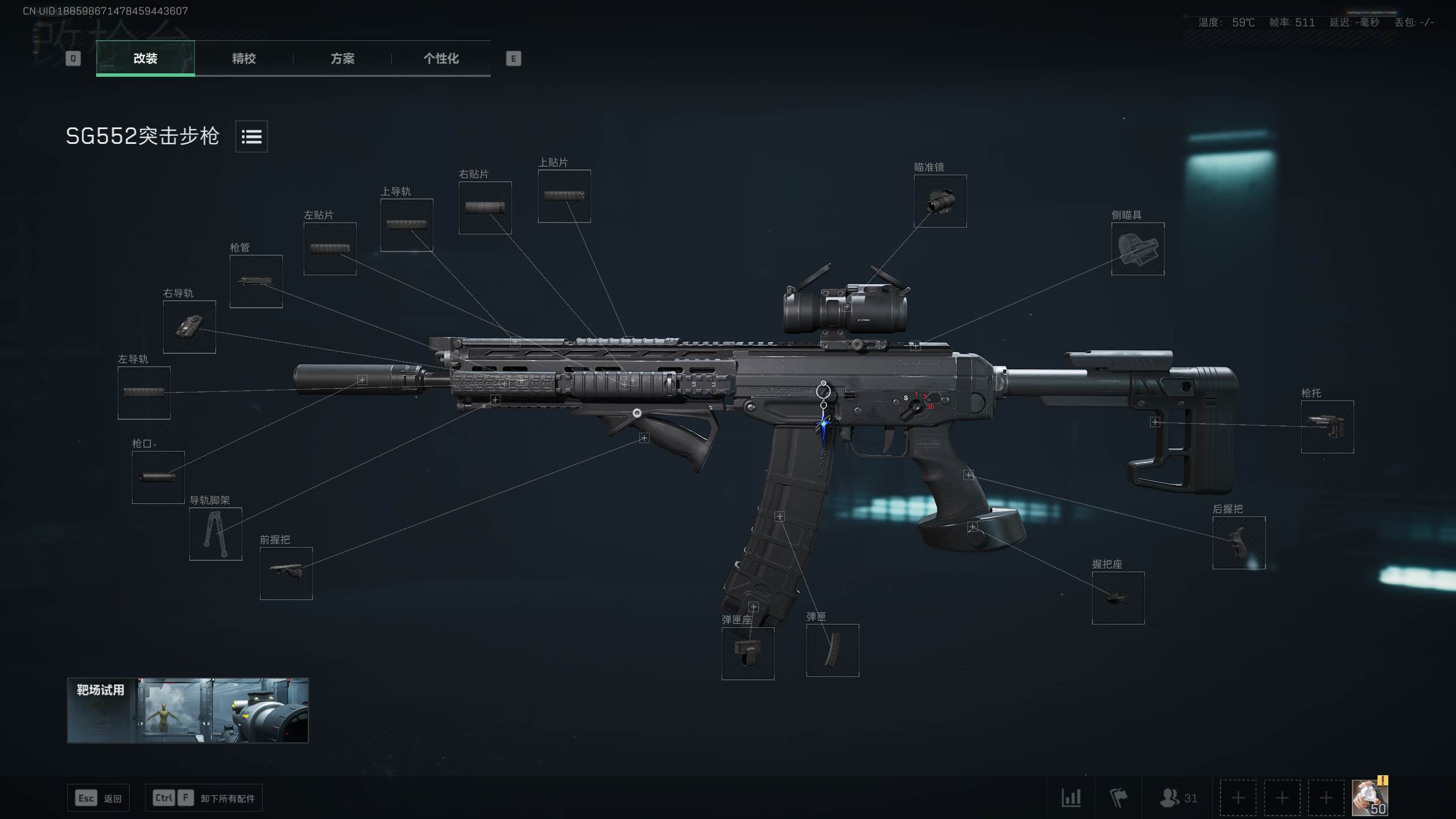
Task: Select the 瞄准镜 scope attachment slot
Action: point(940,201)
